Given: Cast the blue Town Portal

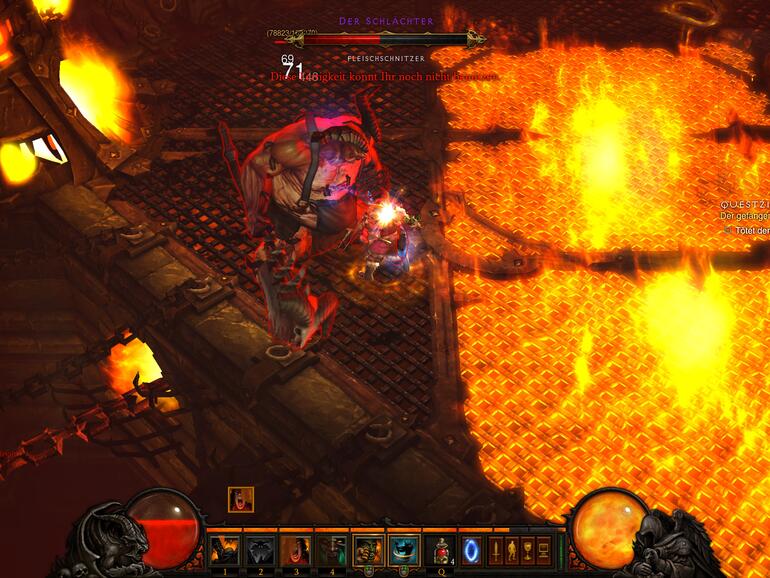Looking at the screenshot, I should tap(471, 550).
